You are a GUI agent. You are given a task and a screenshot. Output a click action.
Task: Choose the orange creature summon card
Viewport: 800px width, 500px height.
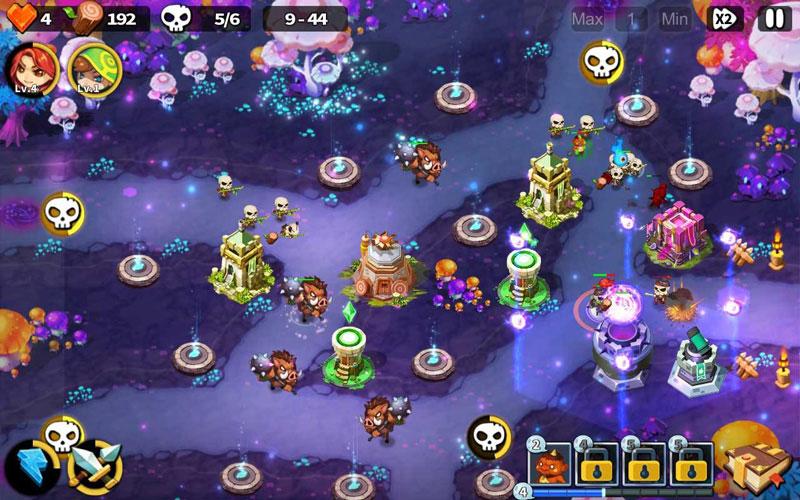(550, 464)
